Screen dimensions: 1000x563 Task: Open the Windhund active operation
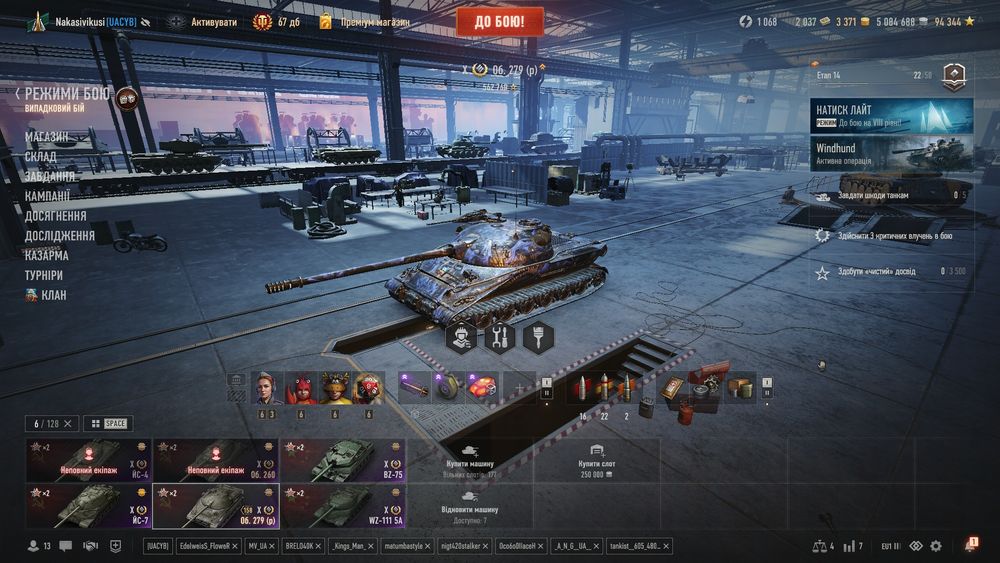891,153
